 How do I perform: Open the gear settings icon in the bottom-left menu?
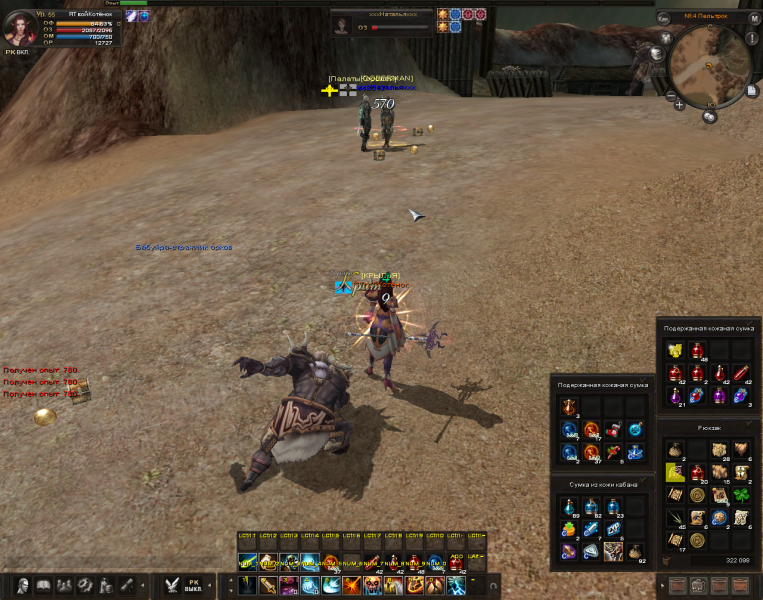pyautogui.click(x=85, y=585)
